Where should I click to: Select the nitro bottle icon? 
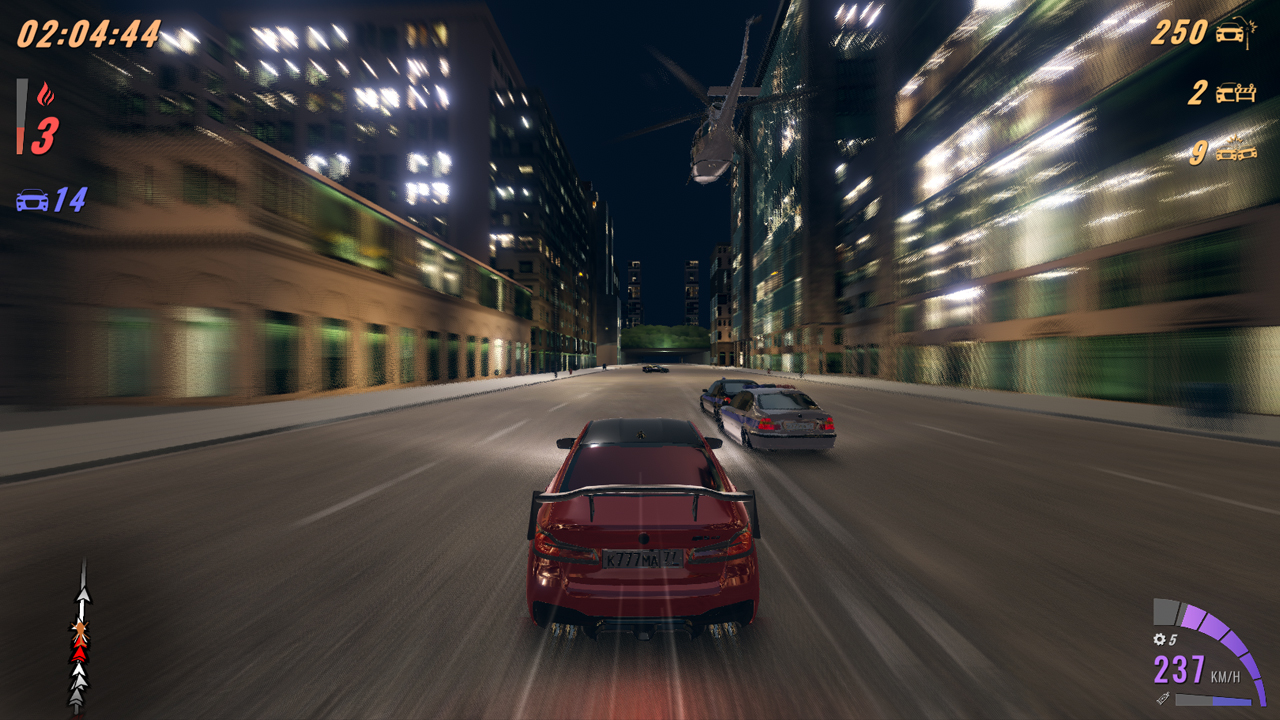pos(1163,699)
